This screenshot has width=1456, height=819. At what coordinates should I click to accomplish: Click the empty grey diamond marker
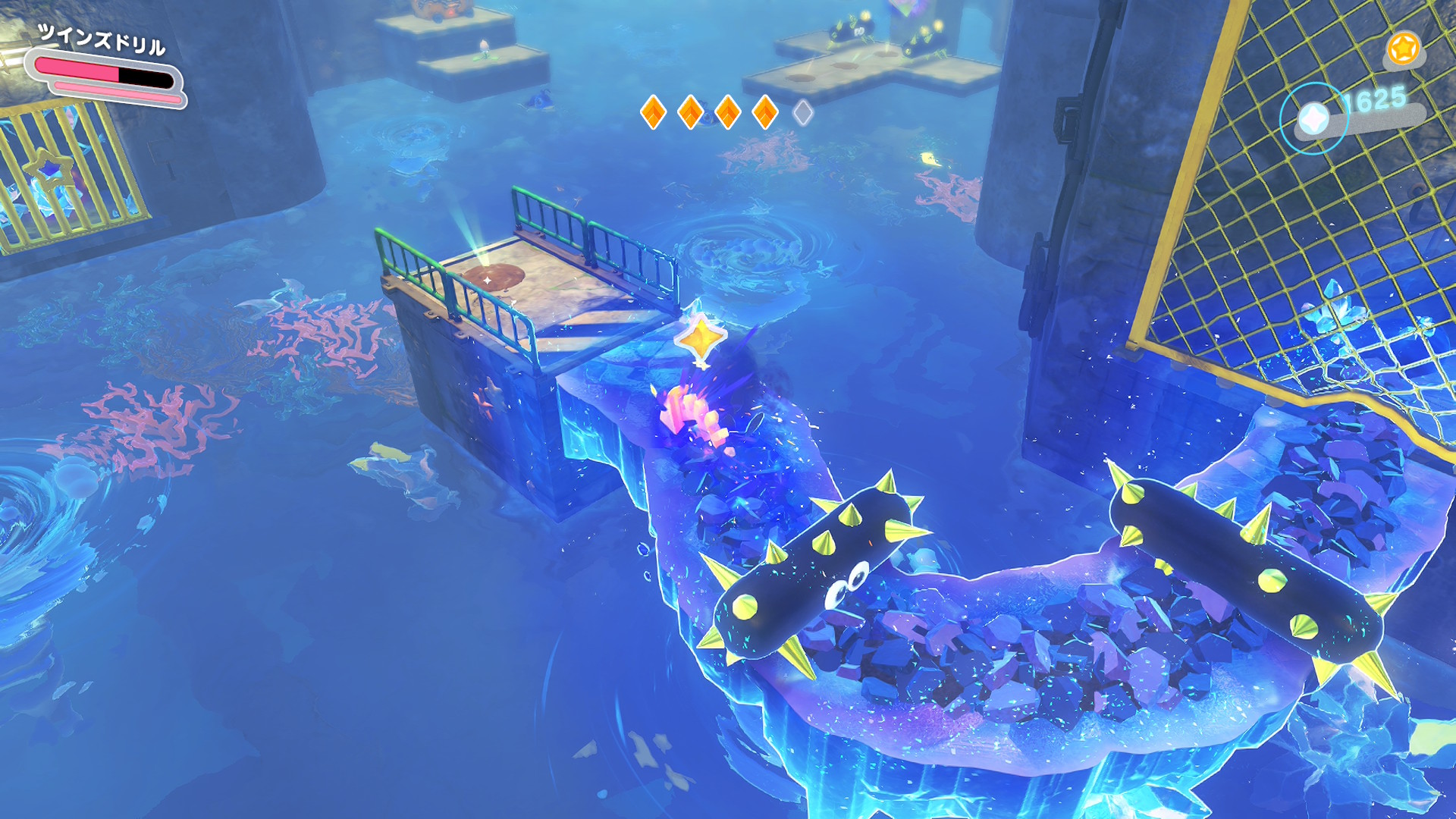[802, 113]
